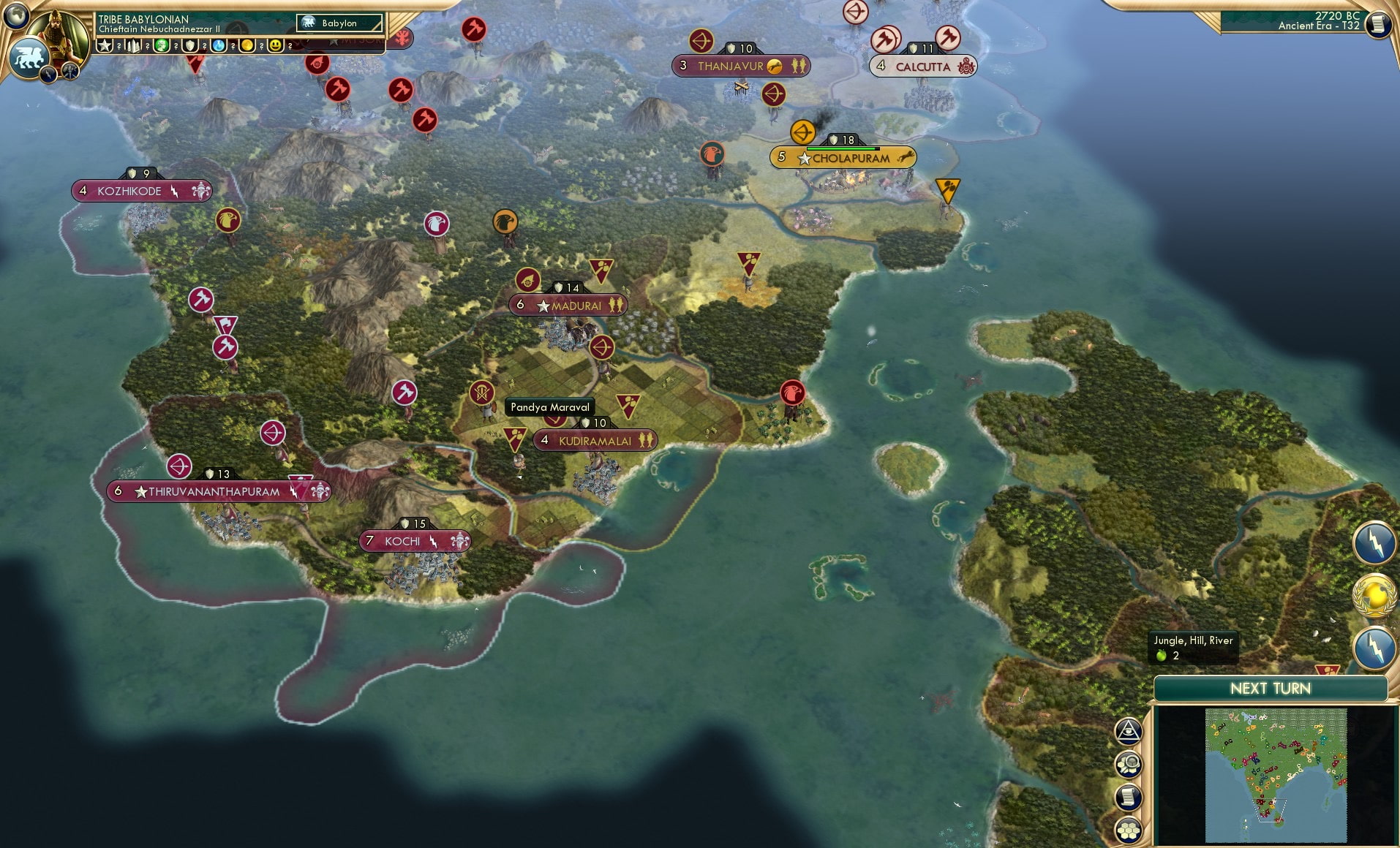Open the Babylon civilization dropdown at the top
Viewport: 1400px width, 848px height.
[340, 23]
